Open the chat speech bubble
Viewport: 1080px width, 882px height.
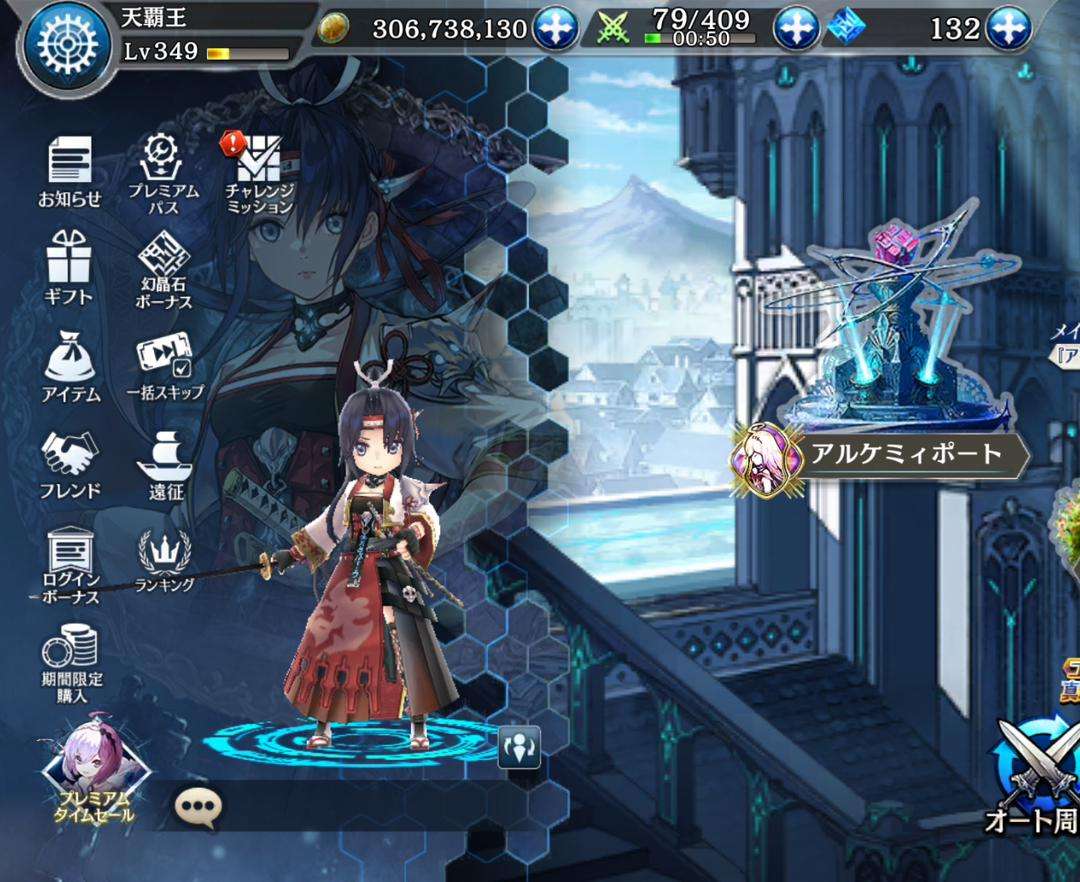[197, 806]
